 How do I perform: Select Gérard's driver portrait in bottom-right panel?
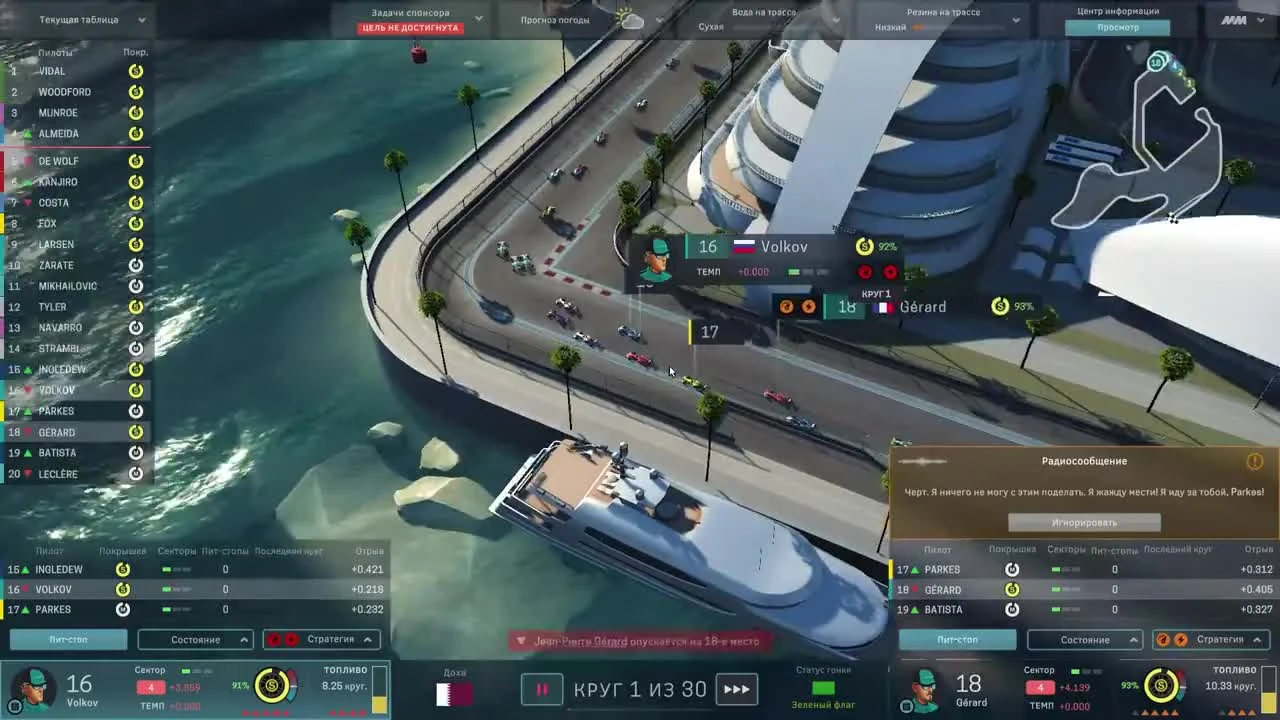[922, 688]
